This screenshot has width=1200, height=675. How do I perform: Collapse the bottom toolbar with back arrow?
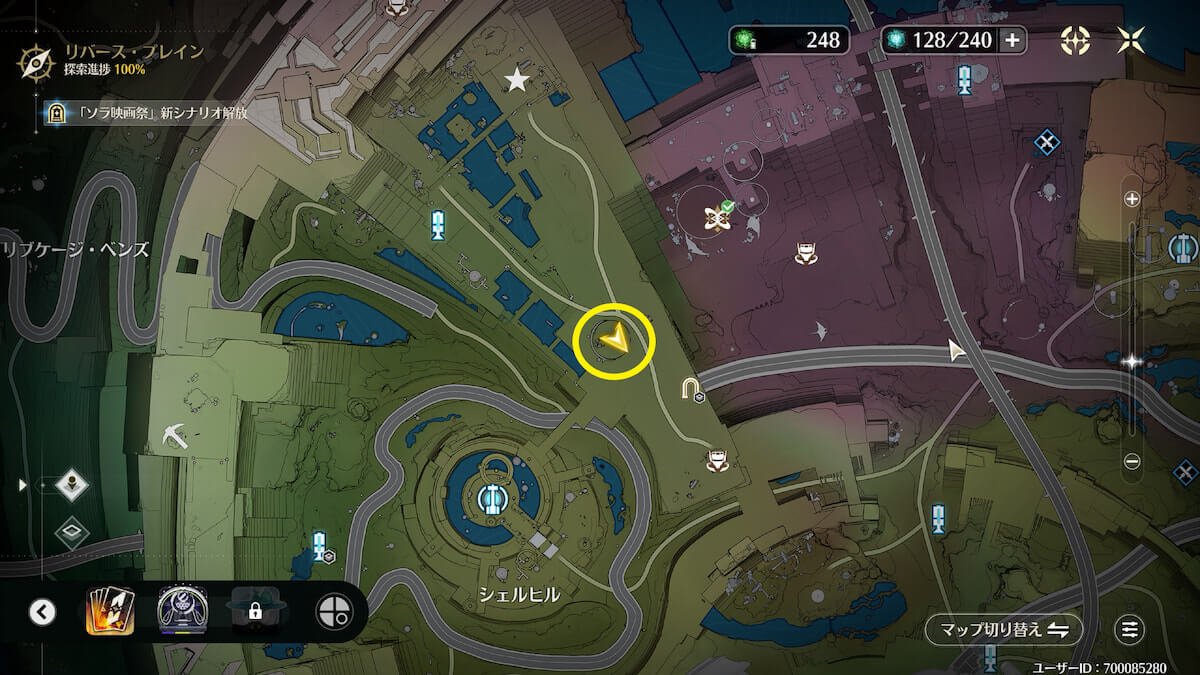coord(42,611)
